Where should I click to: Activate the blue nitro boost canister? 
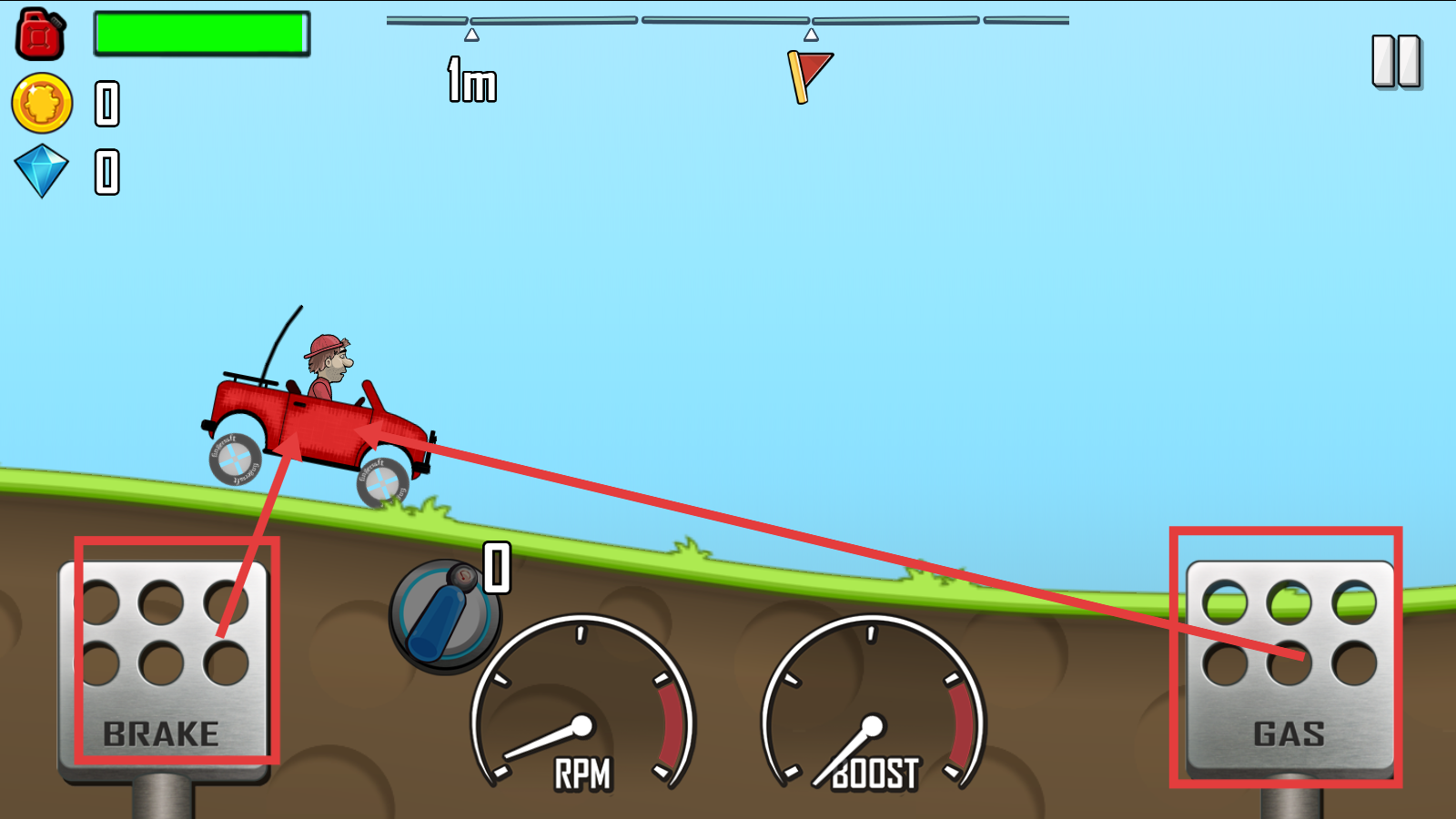click(444, 616)
